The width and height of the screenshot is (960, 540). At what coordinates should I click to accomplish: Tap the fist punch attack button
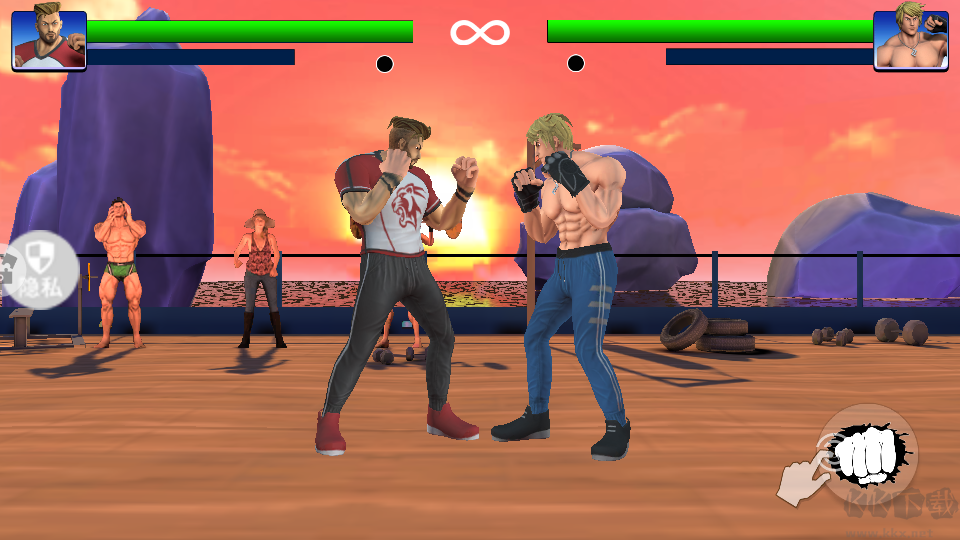click(866, 455)
